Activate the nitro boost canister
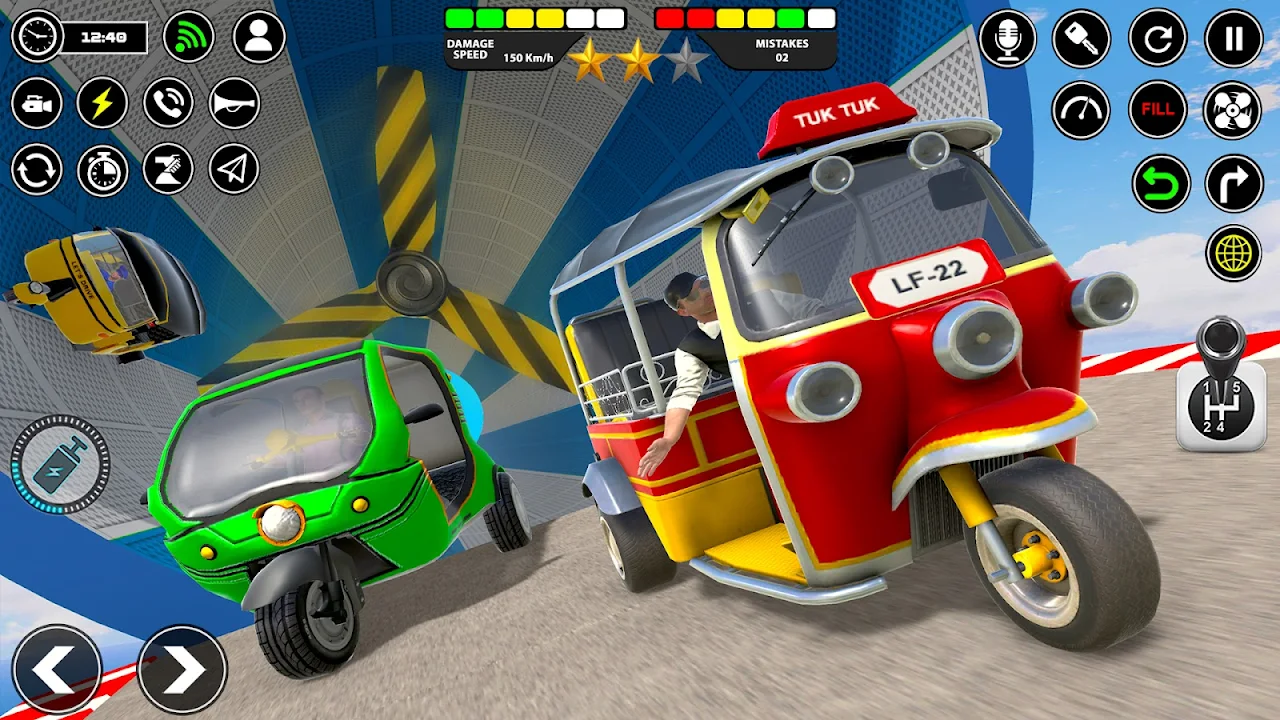The width and height of the screenshot is (1280, 720). coord(59,466)
